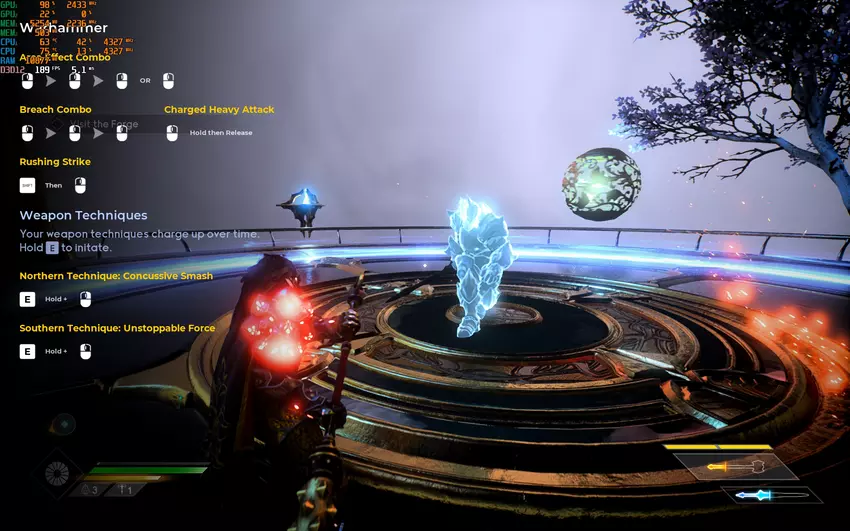
Task: Select the equipped warhammer weapon slot
Action: 735,467
